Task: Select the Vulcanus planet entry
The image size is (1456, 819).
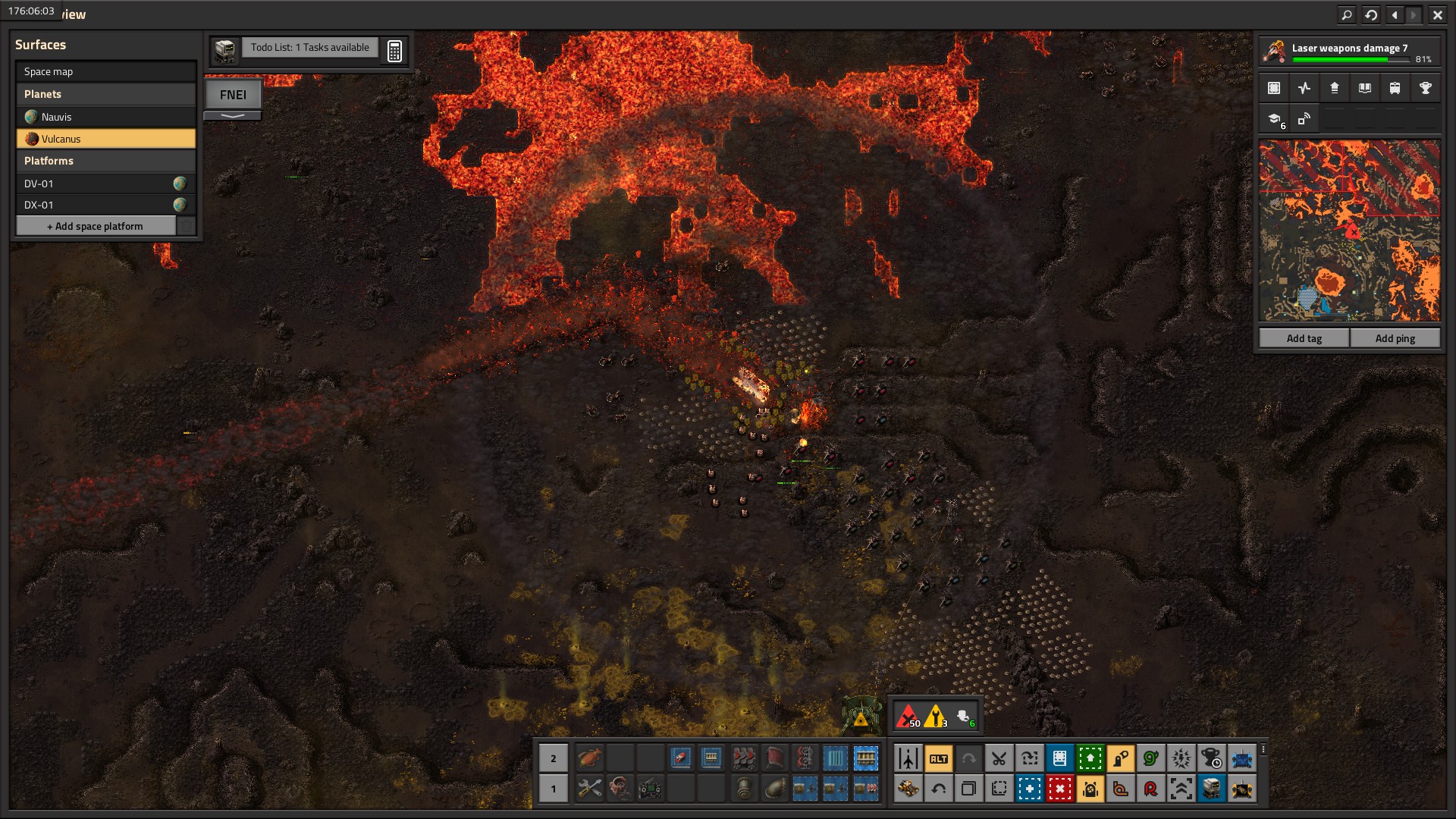Action: click(105, 139)
